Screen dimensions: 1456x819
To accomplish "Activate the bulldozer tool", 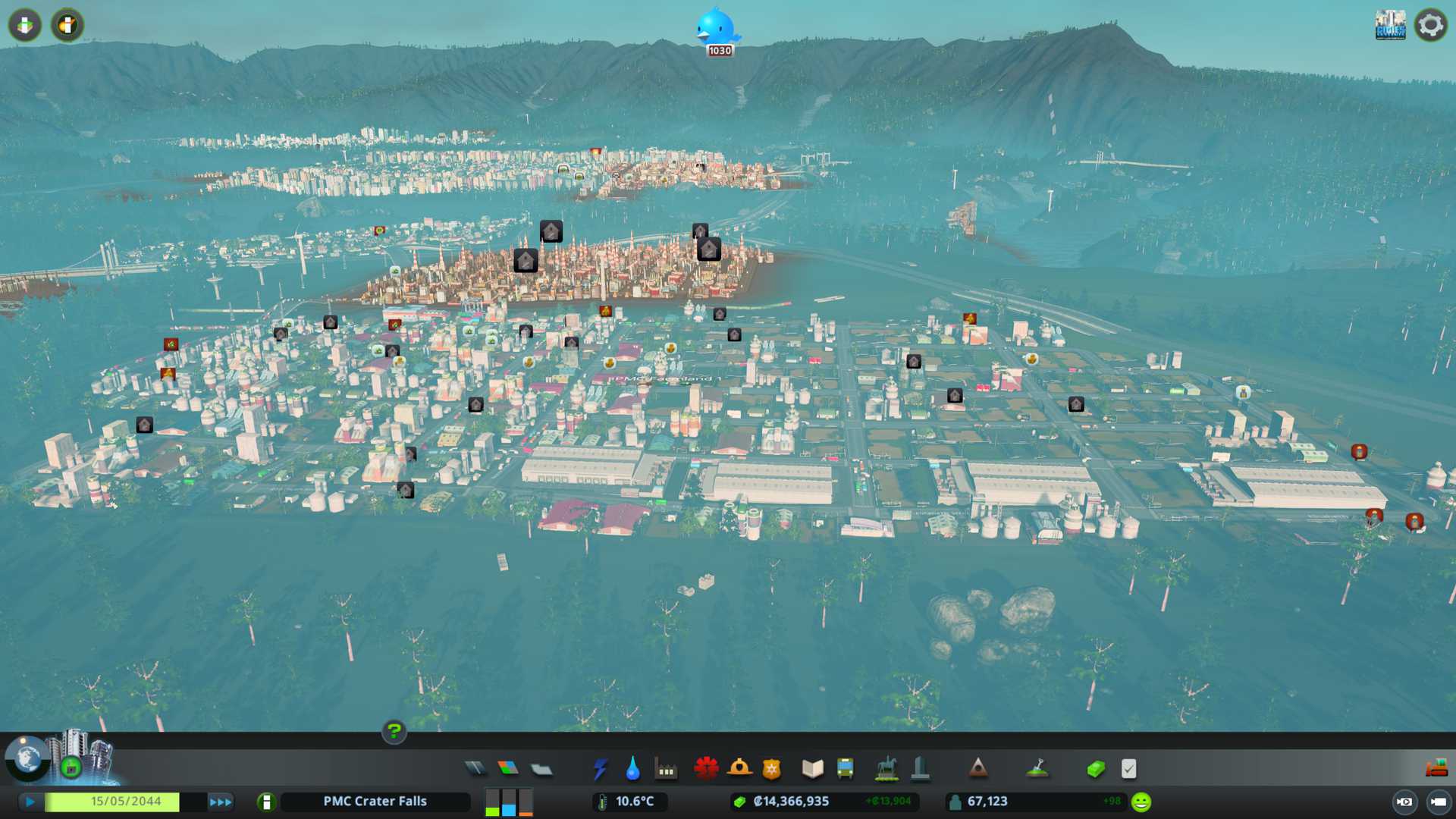I will coord(1436,769).
